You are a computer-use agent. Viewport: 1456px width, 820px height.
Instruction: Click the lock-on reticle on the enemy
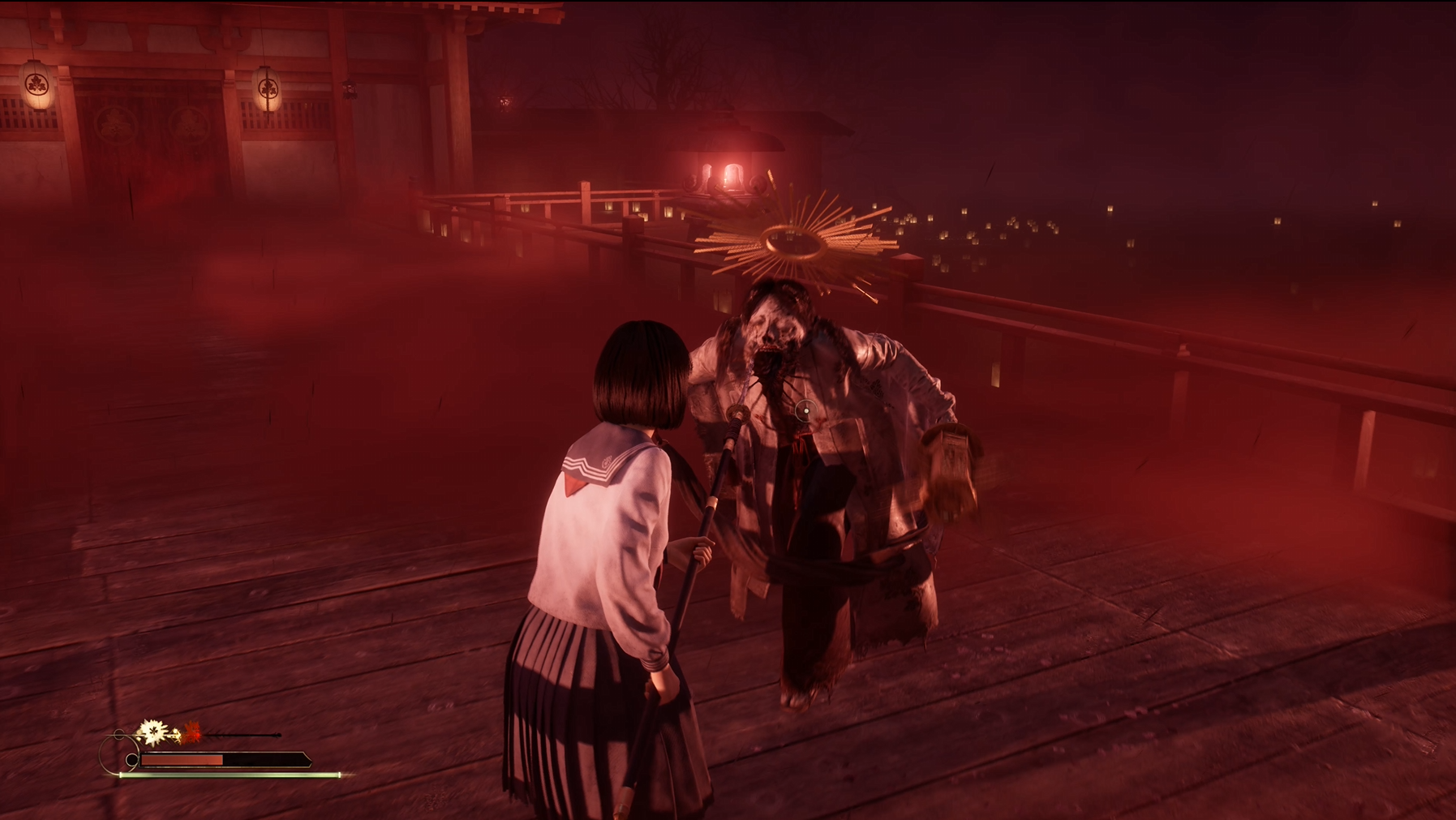click(805, 411)
